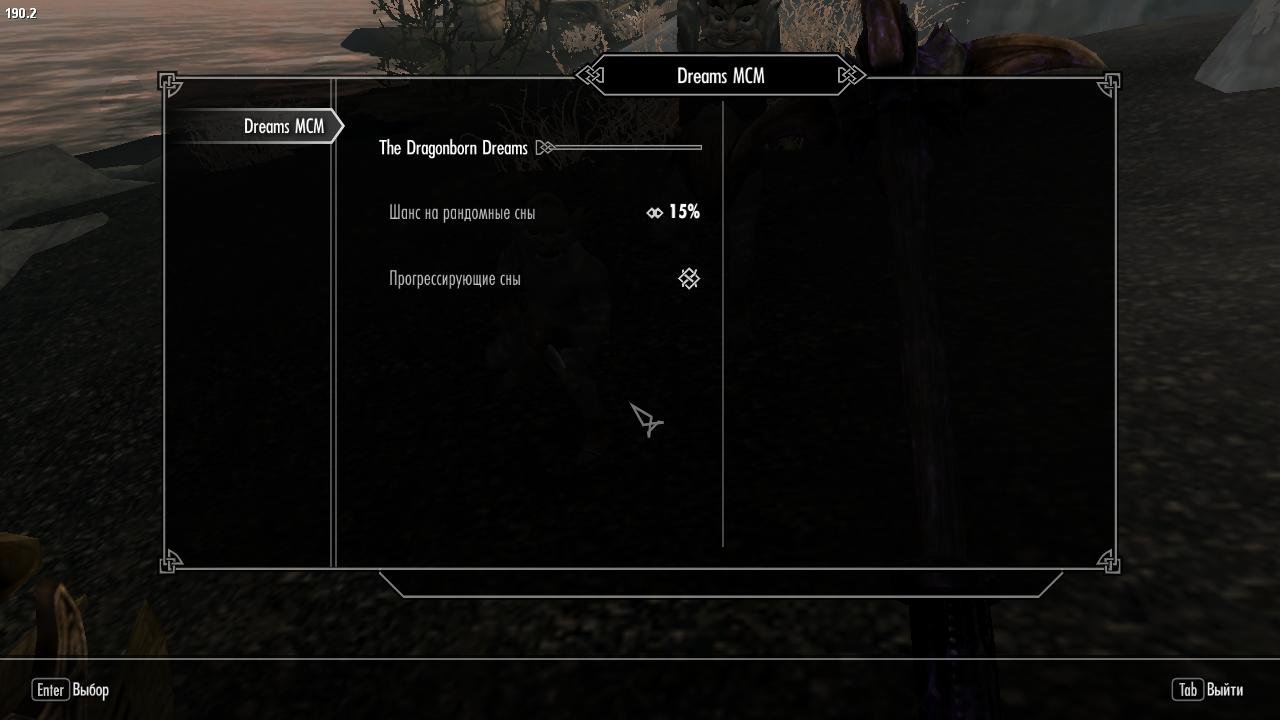This screenshot has height=720, width=1280.
Task: Enable random dreams via Шанс на рандомные сны toggle
Action: point(655,212)
